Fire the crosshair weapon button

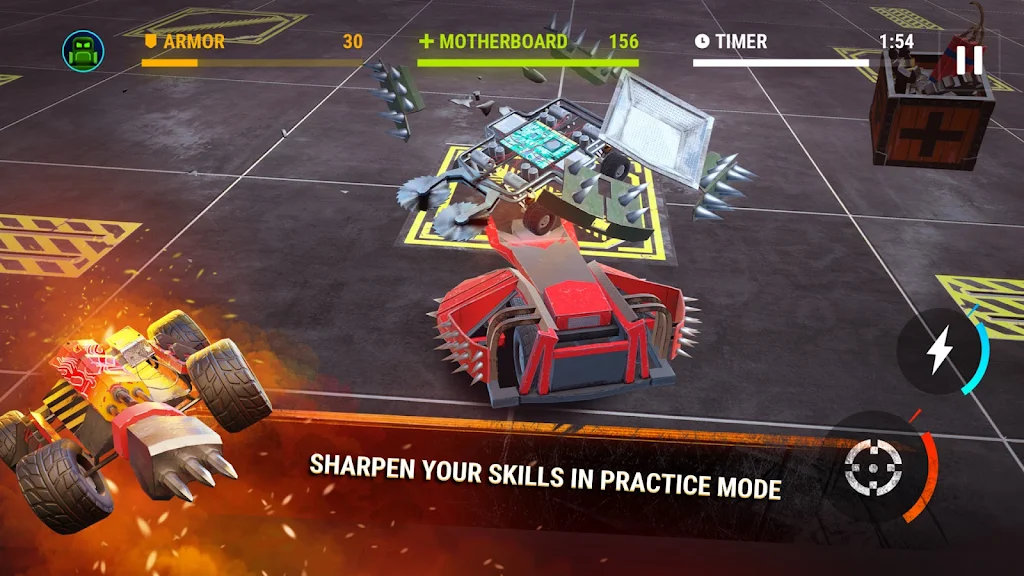coord(873,466)
